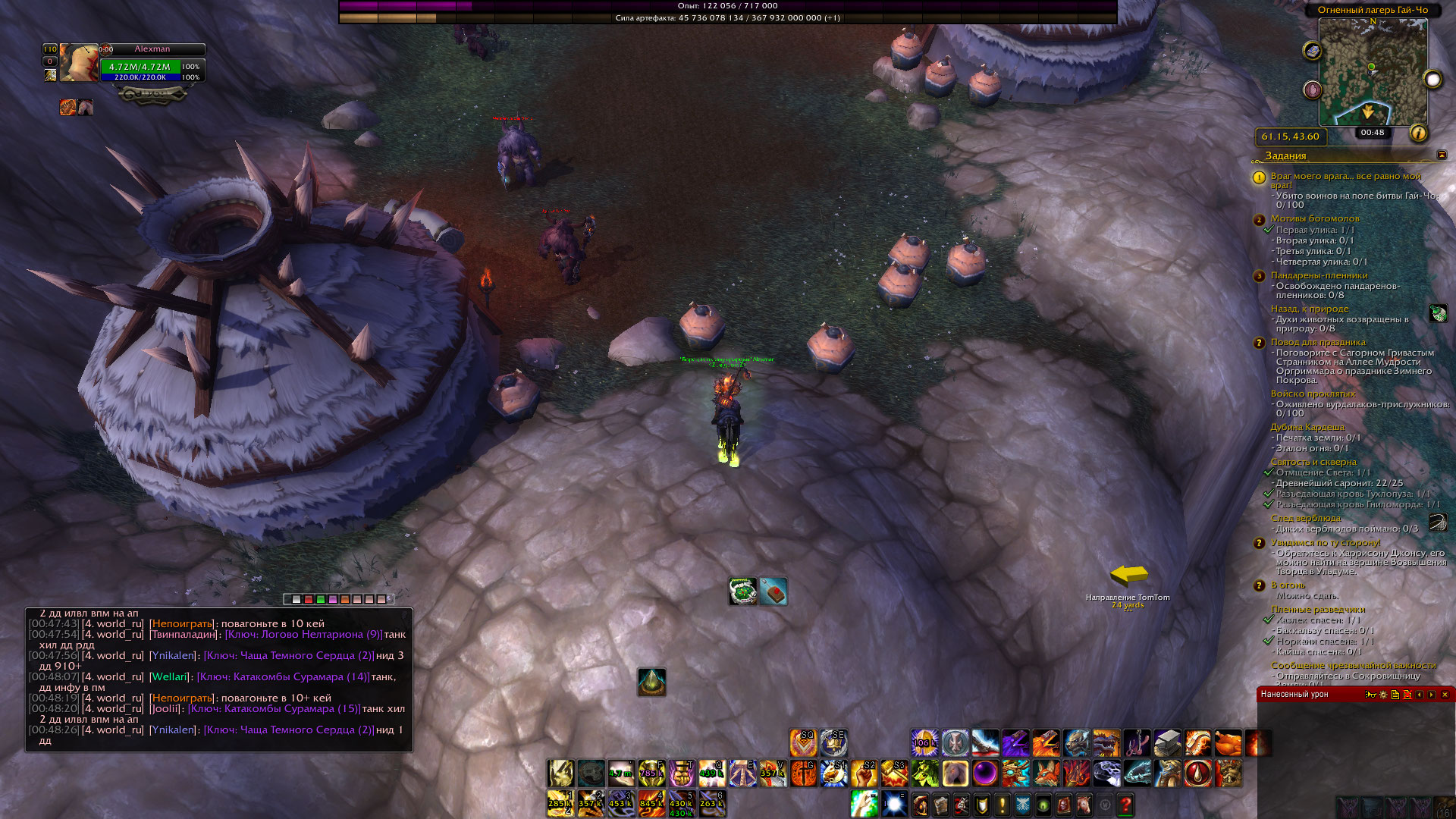Summon the orange fox mount
The height and width of the screenshot is (819, 1456).
(1046, 773)
